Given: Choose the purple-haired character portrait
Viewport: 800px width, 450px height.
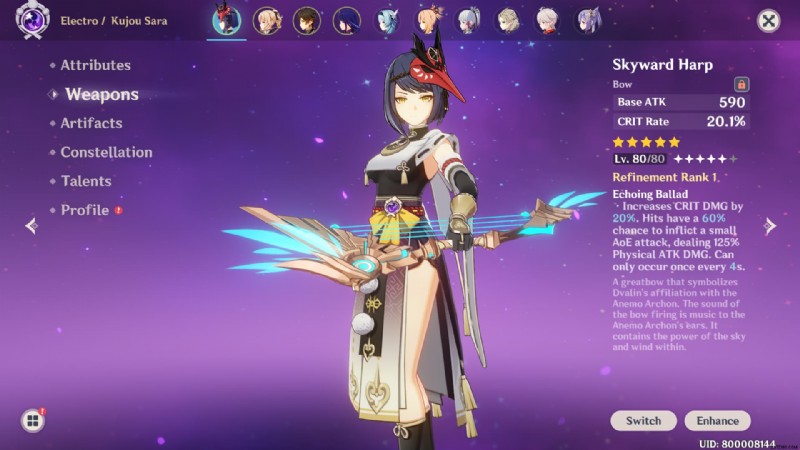Looking at the screenshot, I should pyautogui.click(x=588, y=20).
